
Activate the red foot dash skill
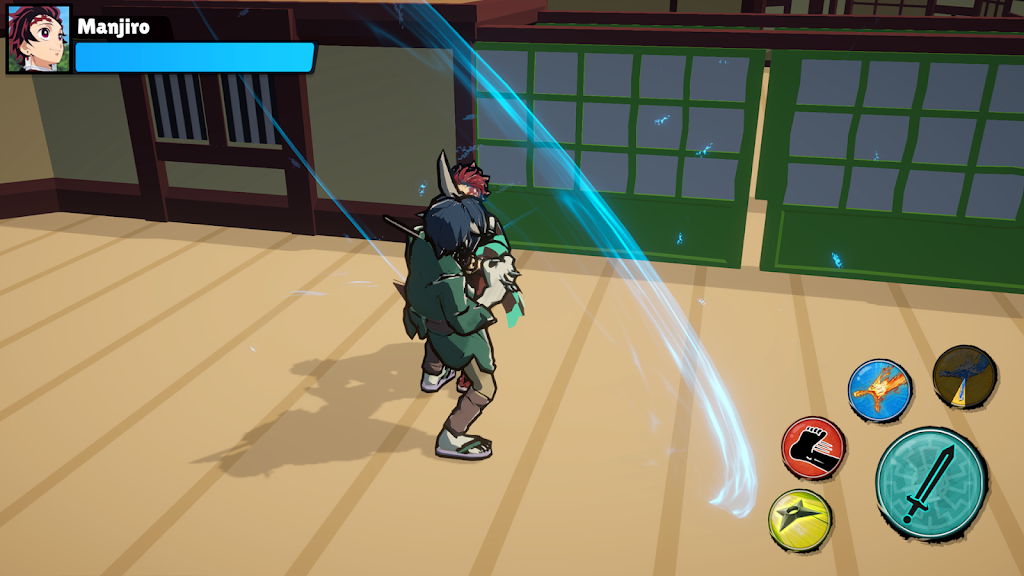pyautogui.click(x=813, y=448)
